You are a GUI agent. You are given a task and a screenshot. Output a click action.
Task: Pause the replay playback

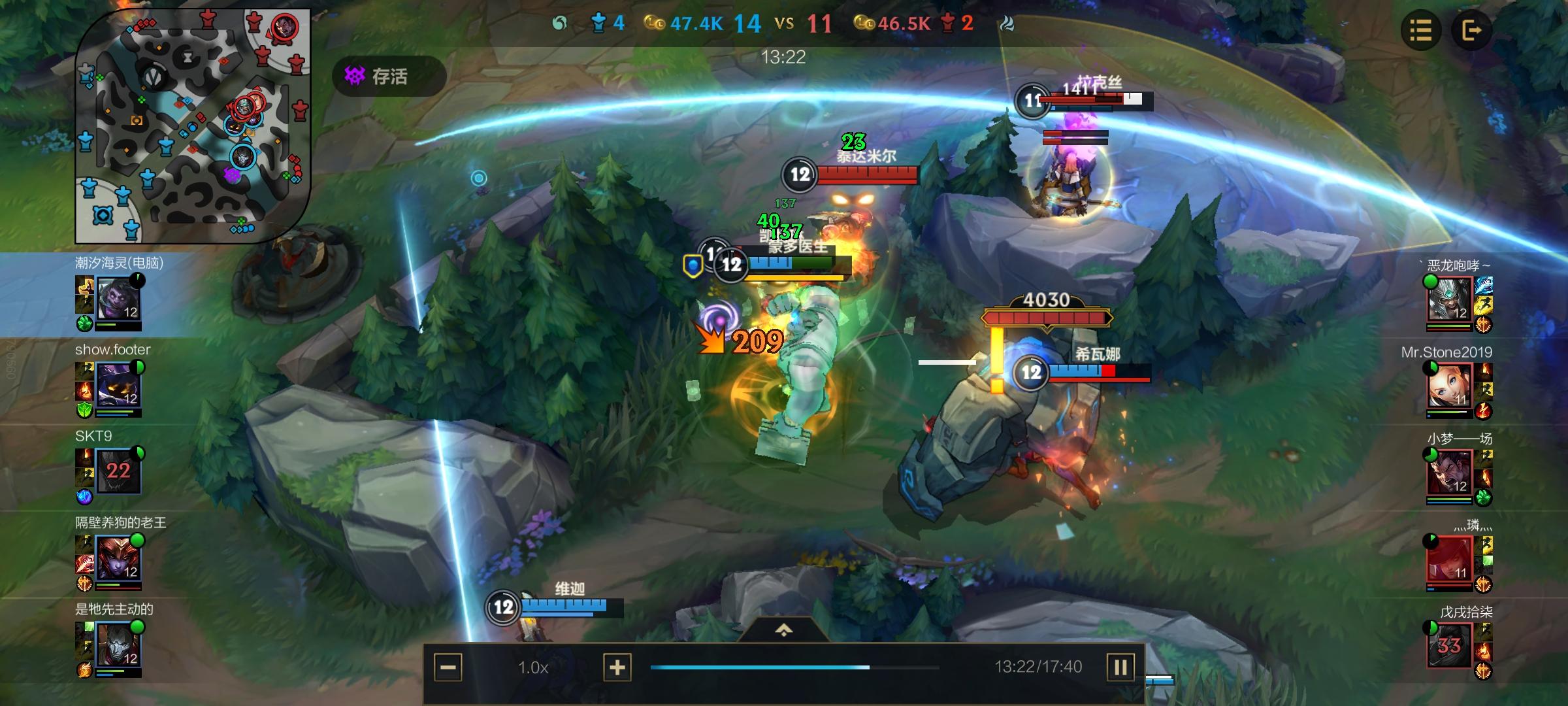(1120, 667)
